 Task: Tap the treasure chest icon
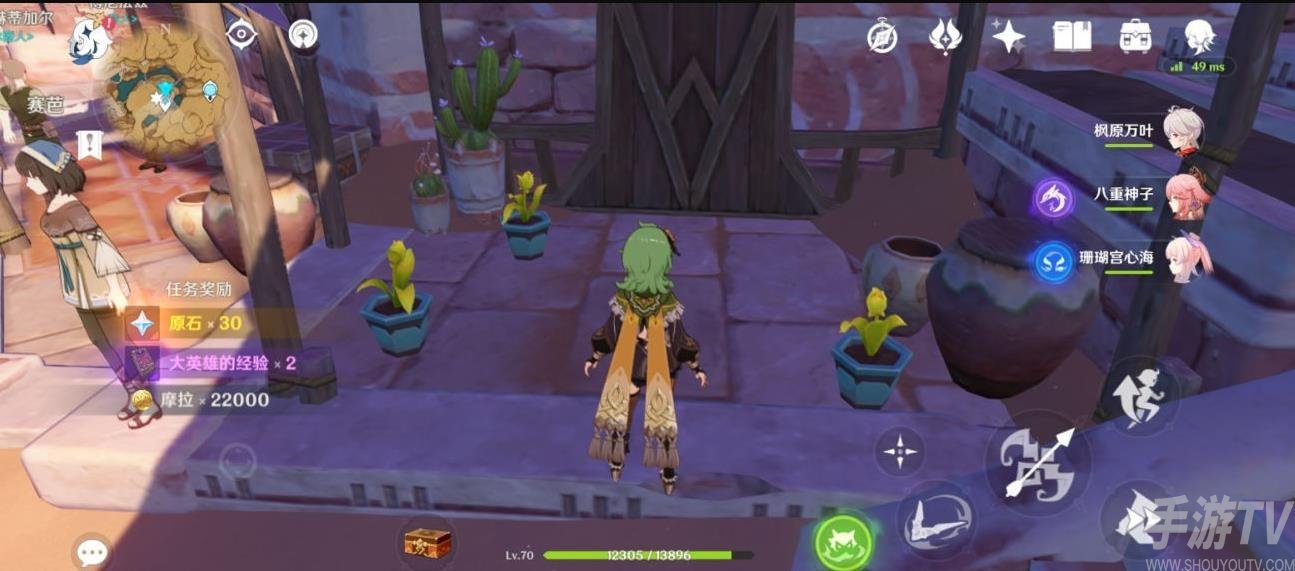(427, 541)
